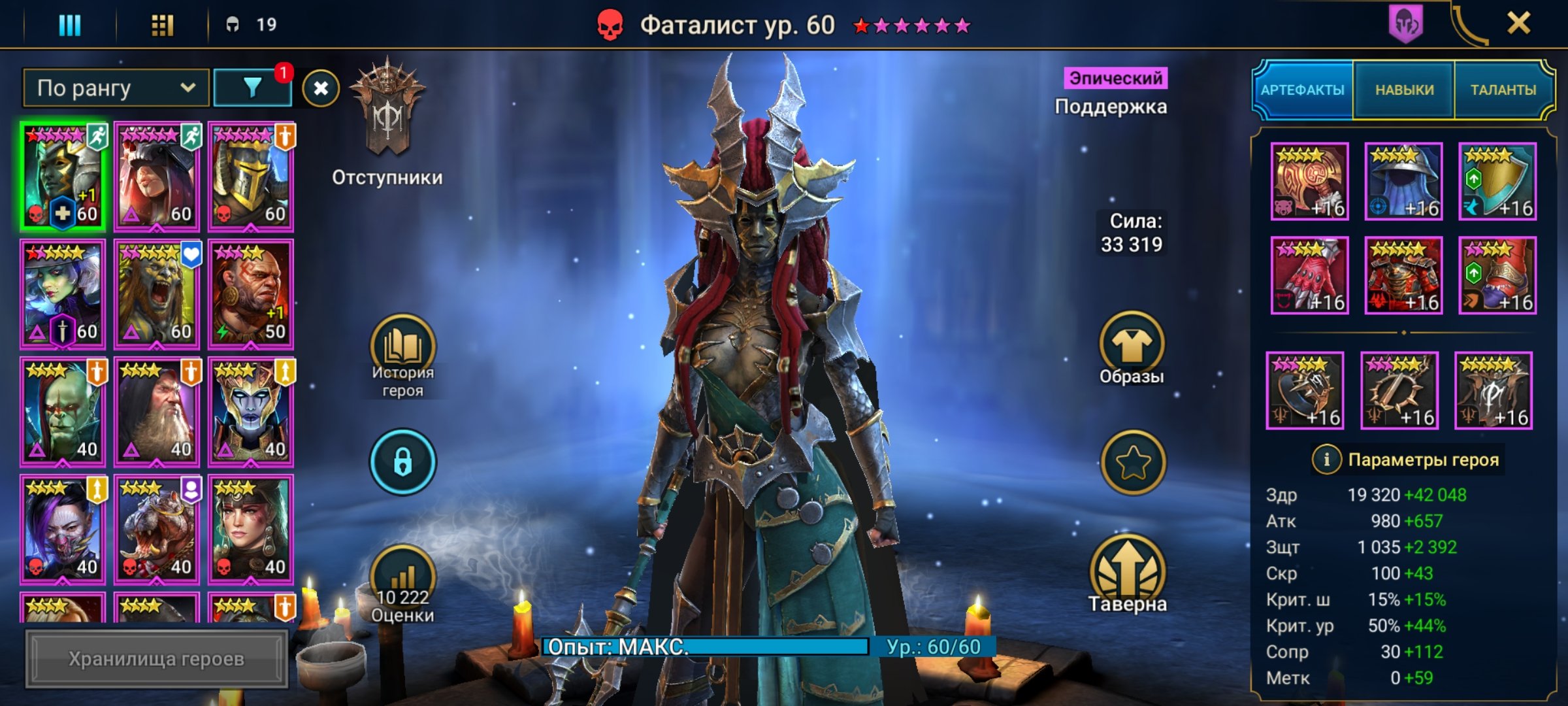Screen dimensions: 1568x706
Task: Select the Артефакты tab
Action: pyautogui.click(x=1302, y=90)
